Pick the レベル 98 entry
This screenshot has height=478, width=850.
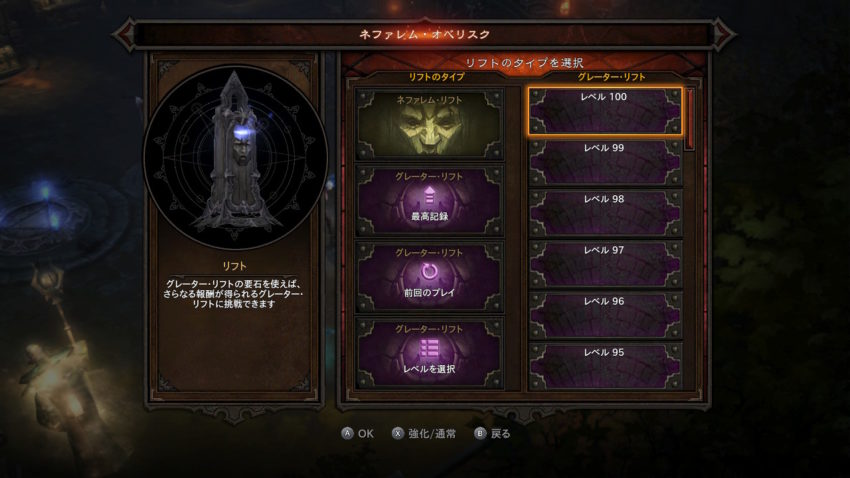coord(605,213)
